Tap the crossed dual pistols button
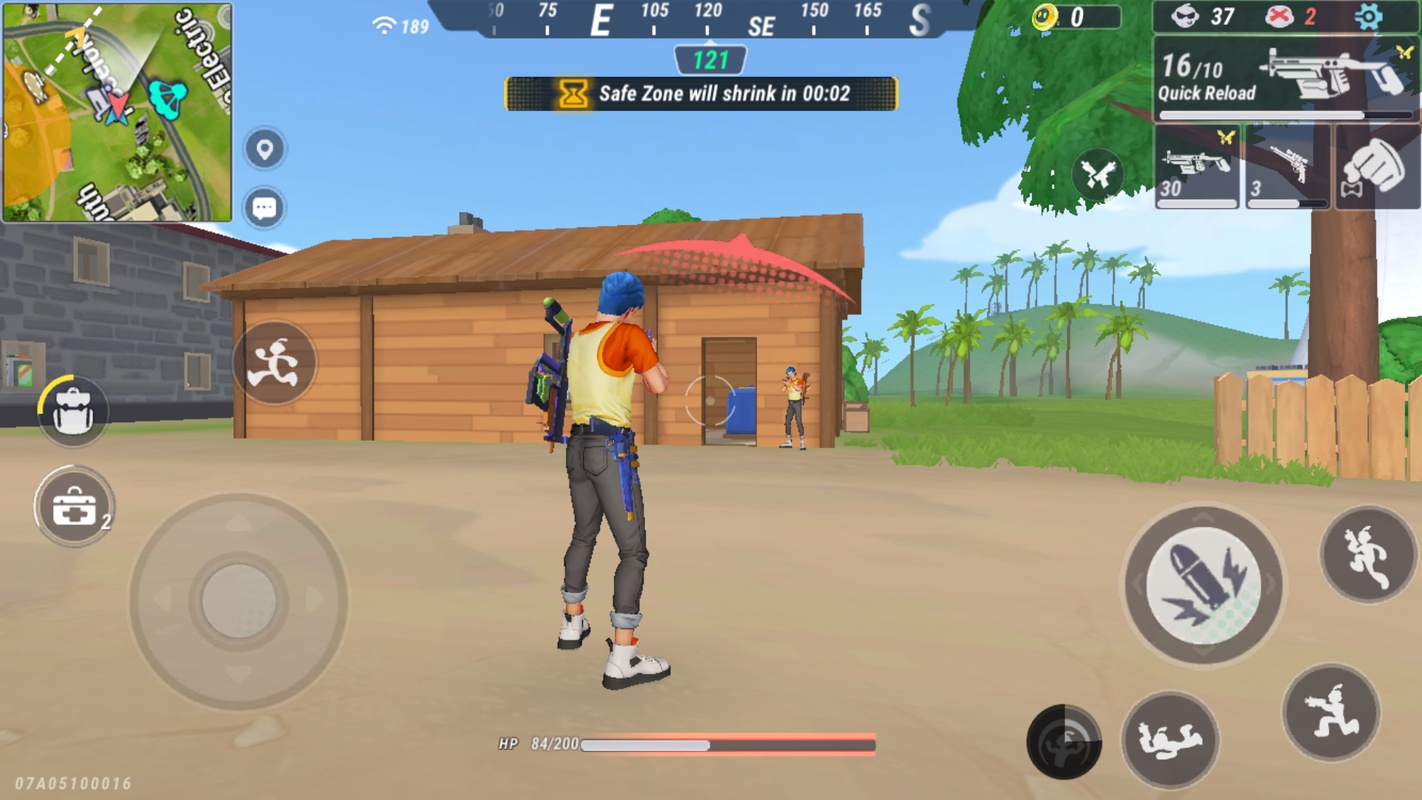 point(1097,175)
